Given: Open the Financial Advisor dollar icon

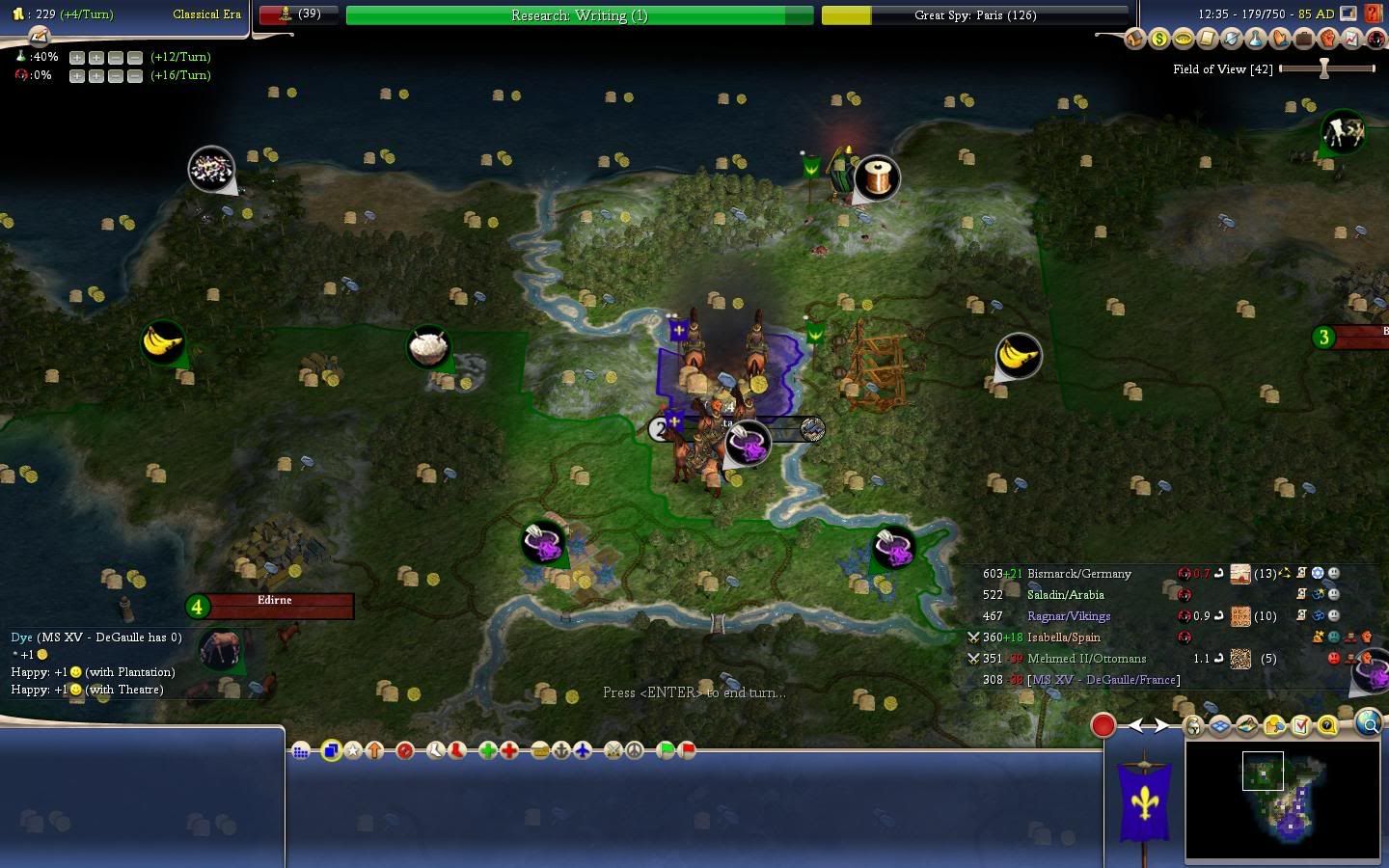Looking at the screenshot, I should point(1158,39).
